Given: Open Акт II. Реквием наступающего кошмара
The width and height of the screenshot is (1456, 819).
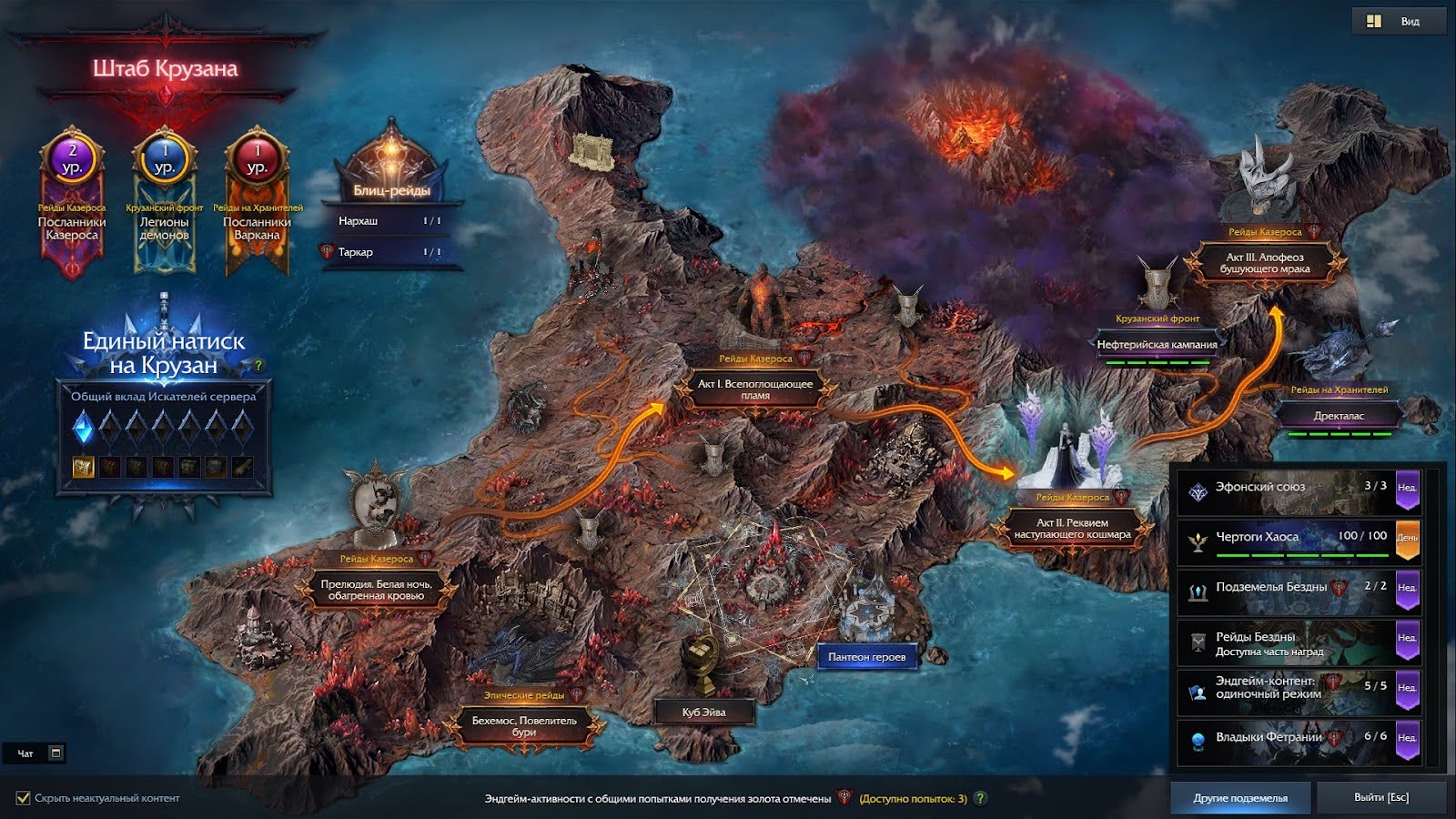Looking at the screenshot, I should tap(1072, 529).
